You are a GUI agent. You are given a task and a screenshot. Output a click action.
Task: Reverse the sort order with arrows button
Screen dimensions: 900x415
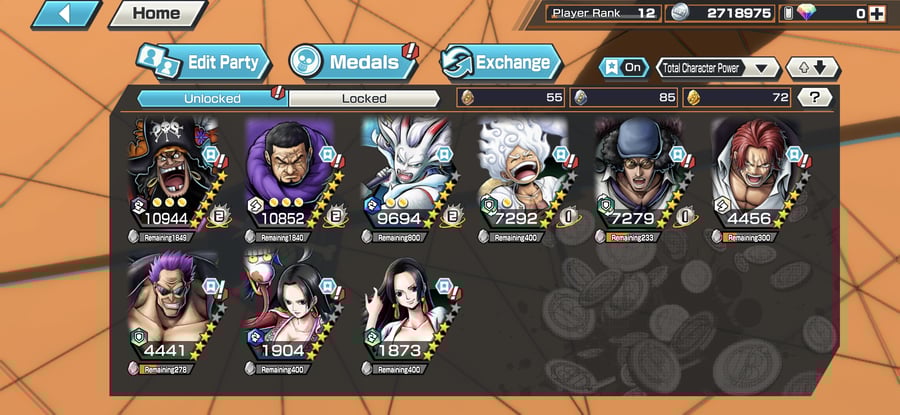tap(813, 68)
